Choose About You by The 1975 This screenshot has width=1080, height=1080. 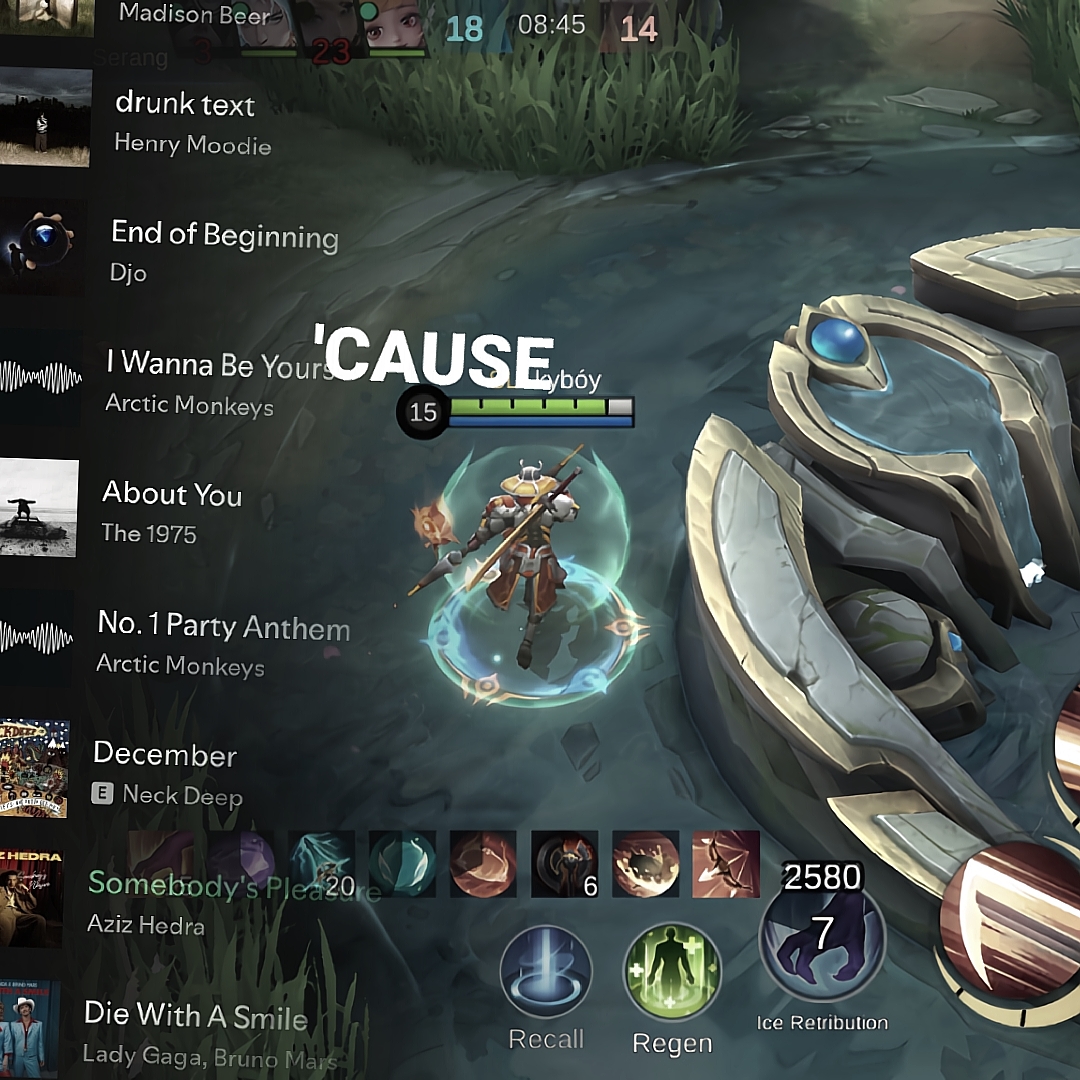click(x=172, y=510)
